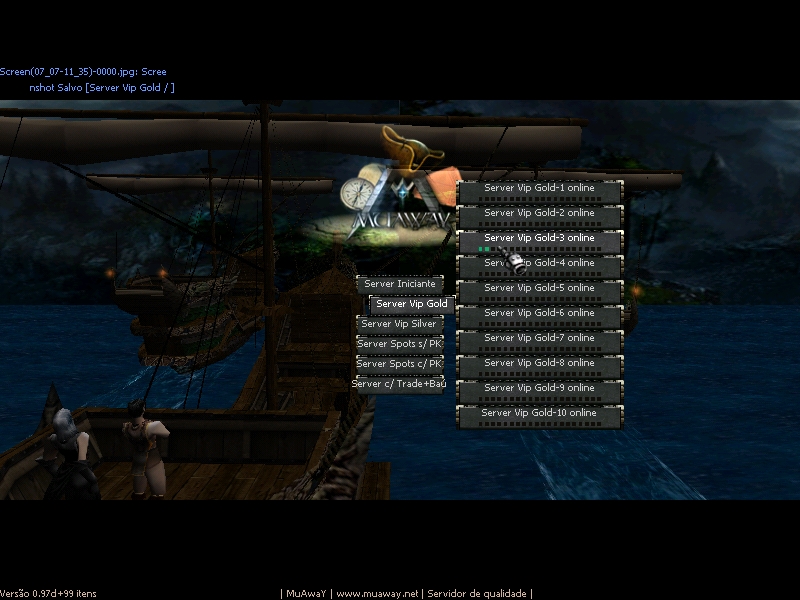
Task: Join Server Vip Gold-9
Action: [x=539, y=388]
